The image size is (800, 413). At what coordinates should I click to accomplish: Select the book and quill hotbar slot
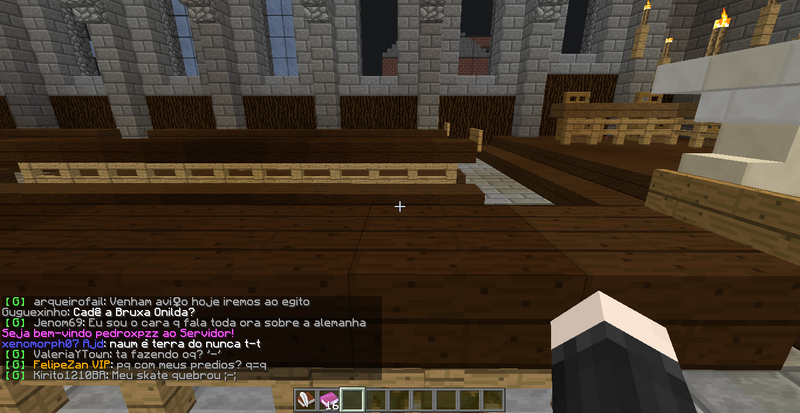[x=307, y=400]
